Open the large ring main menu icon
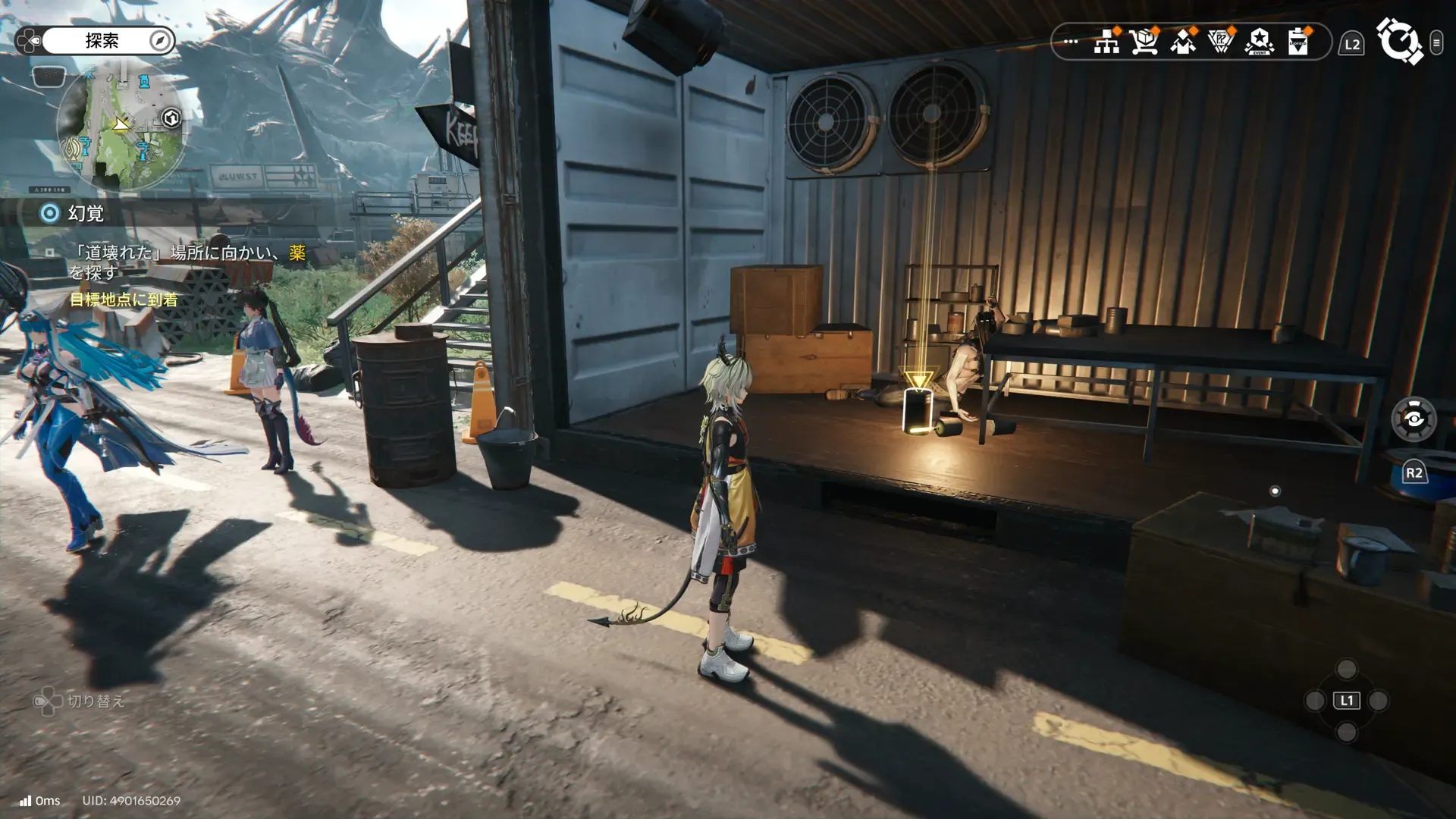The image size is (1456, 819). pos(1399,41)
